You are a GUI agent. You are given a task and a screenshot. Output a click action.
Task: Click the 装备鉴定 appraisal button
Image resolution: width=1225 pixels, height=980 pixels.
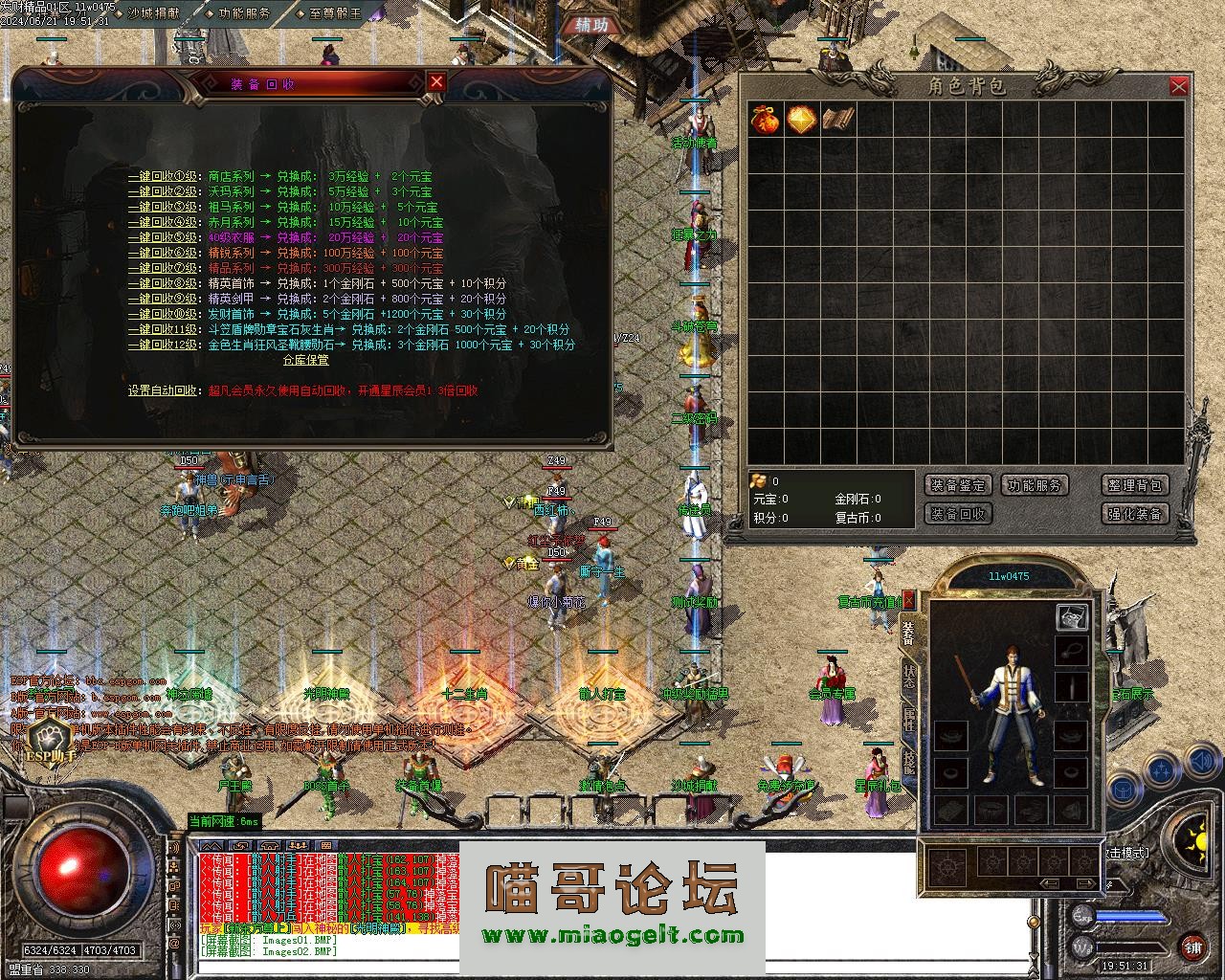coord(958,485)
